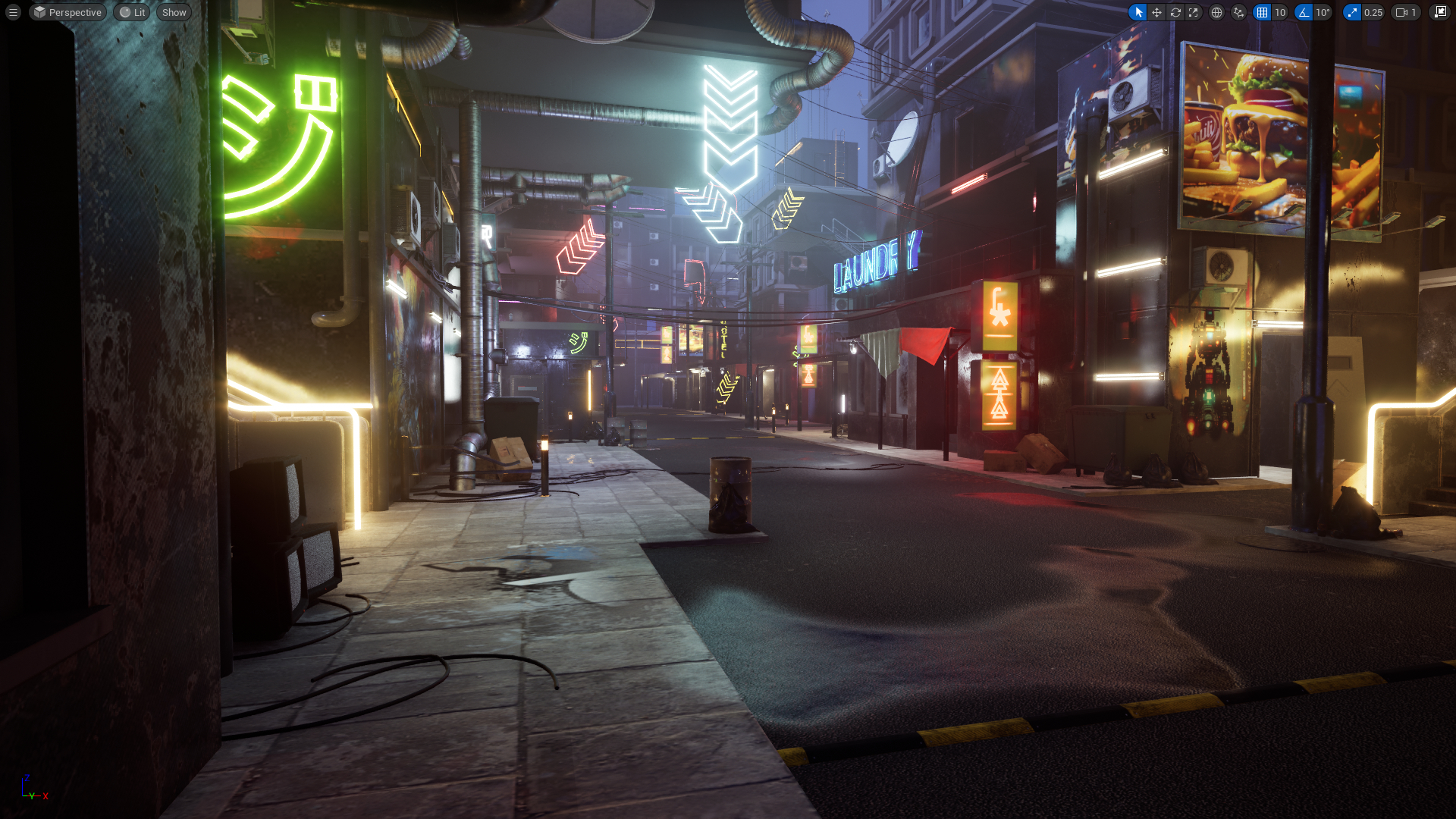Adjust camera speed value showing 1
The height and width of the screenshot is (819, 1456).
coord(1415,12)
